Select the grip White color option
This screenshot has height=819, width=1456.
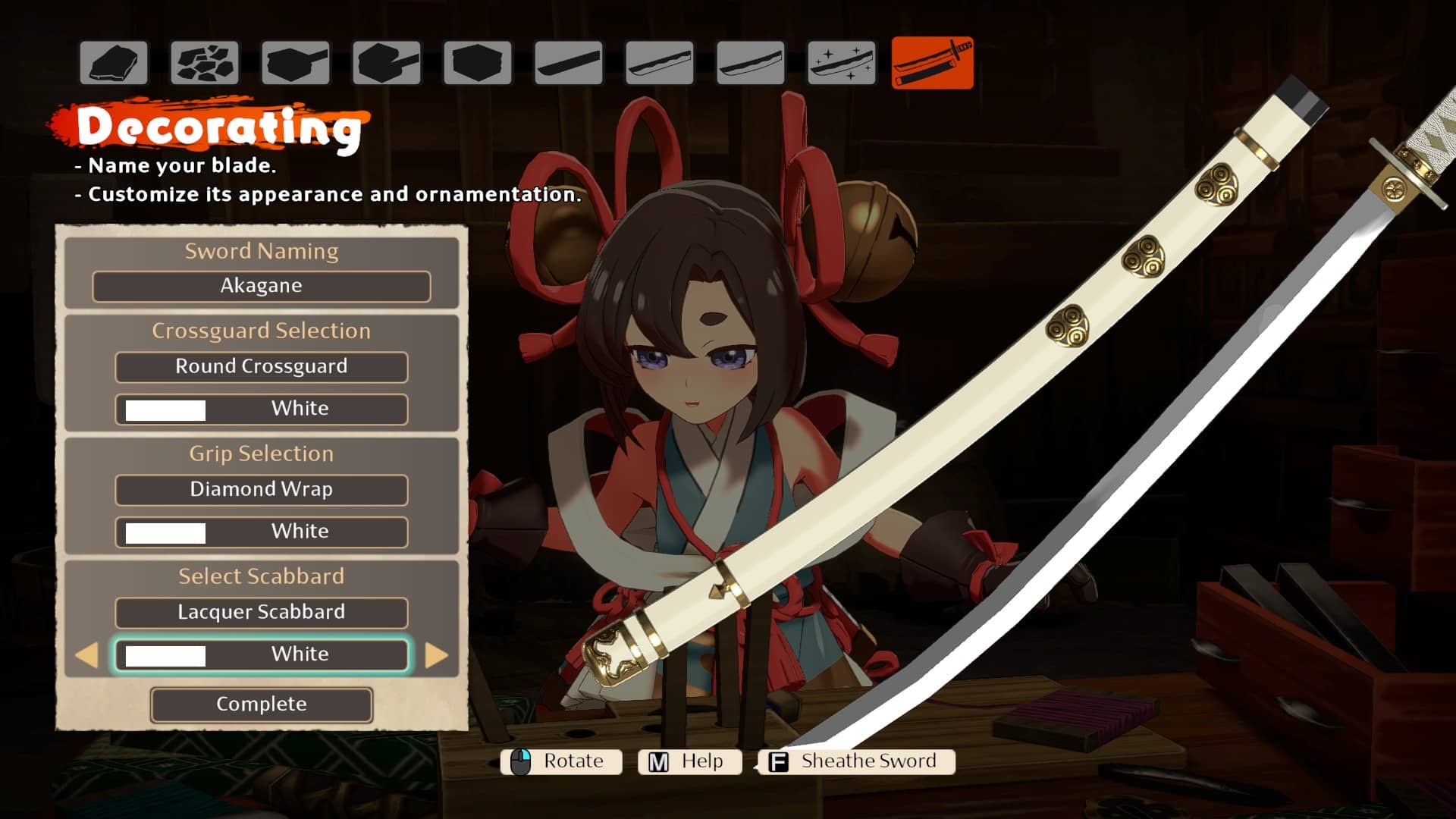click(x=261, y=532)
